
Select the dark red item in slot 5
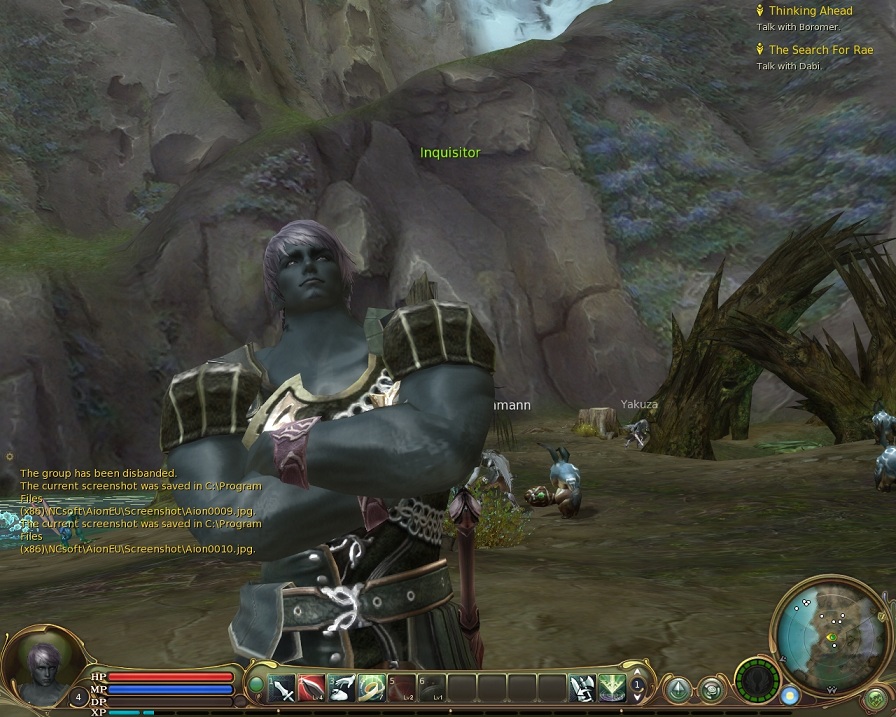[x=402, y=688]
